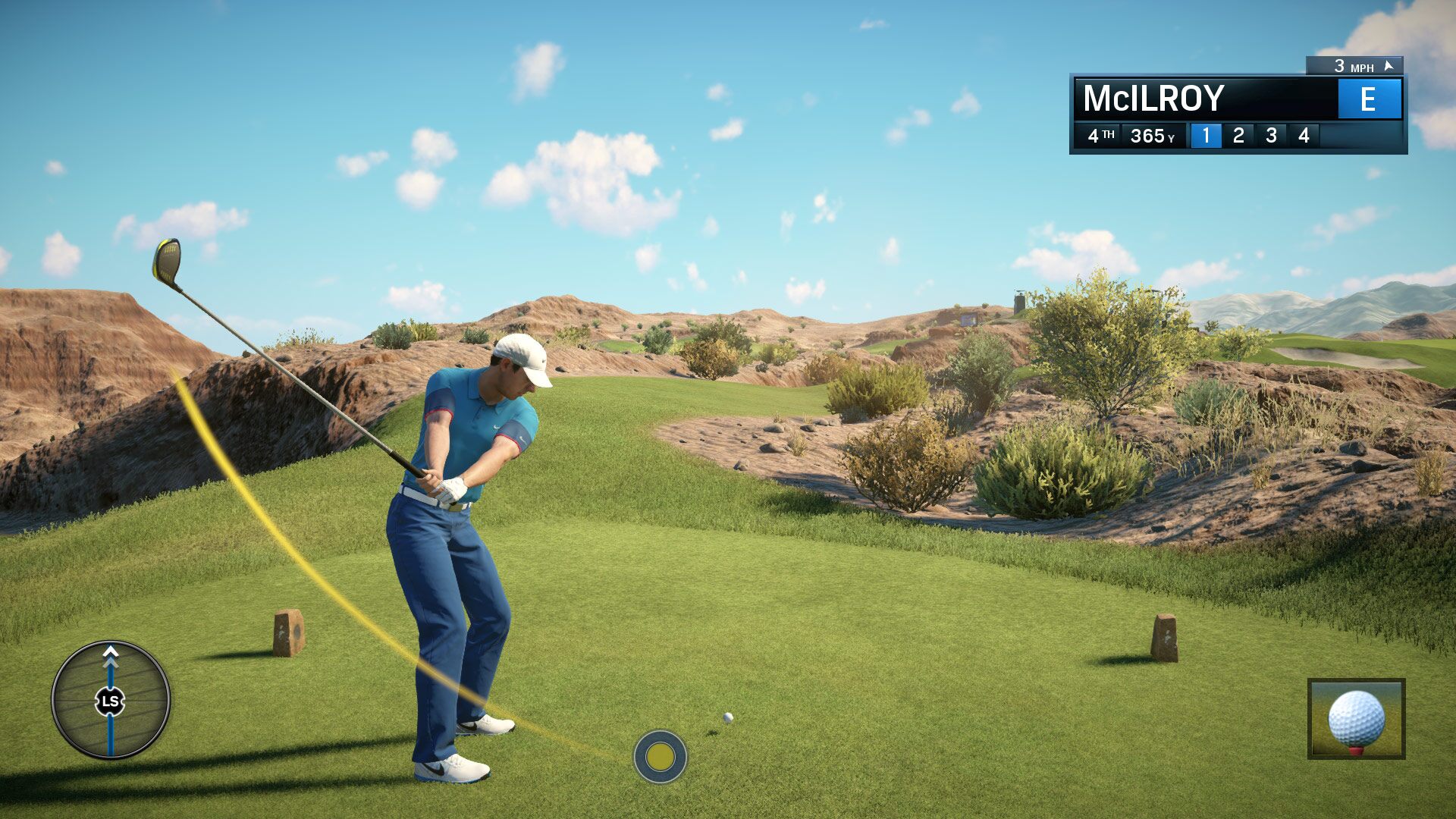Click the 365 yards distance display
The image size is (1456, 819).
(1153, 135)
